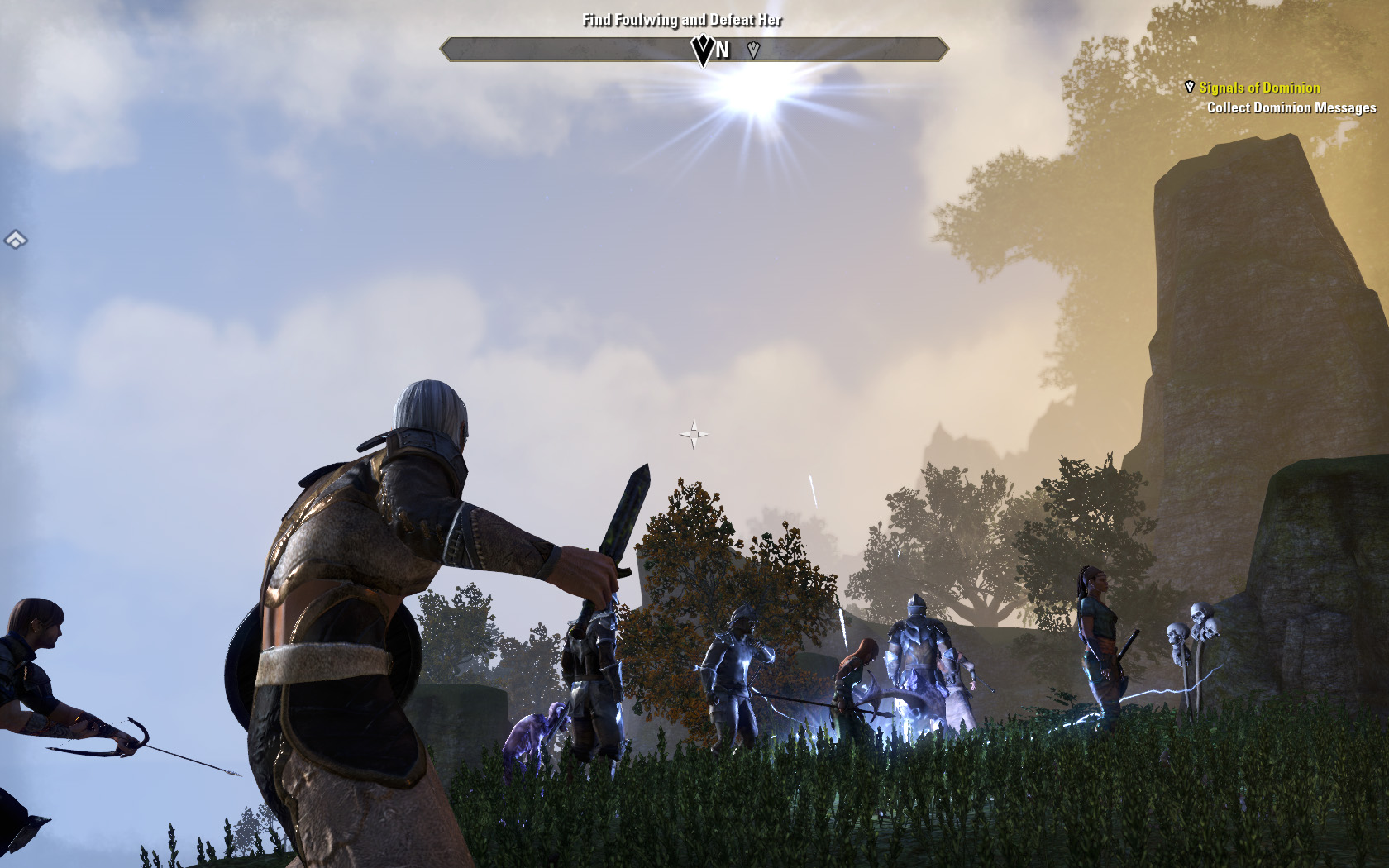Open the chat arrow icon on left edge
Viewport: 1389px width, 868px height.
(16, 240)
